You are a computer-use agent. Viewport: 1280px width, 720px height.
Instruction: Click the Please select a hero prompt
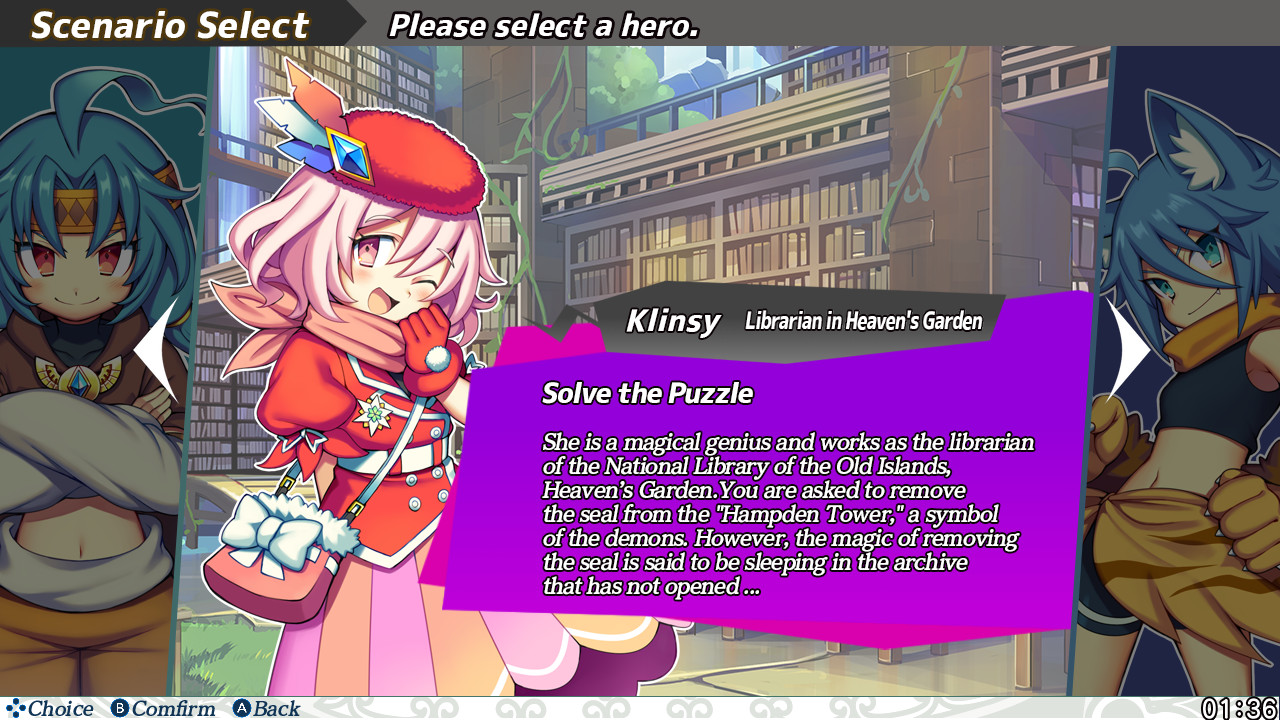point(541,25)
